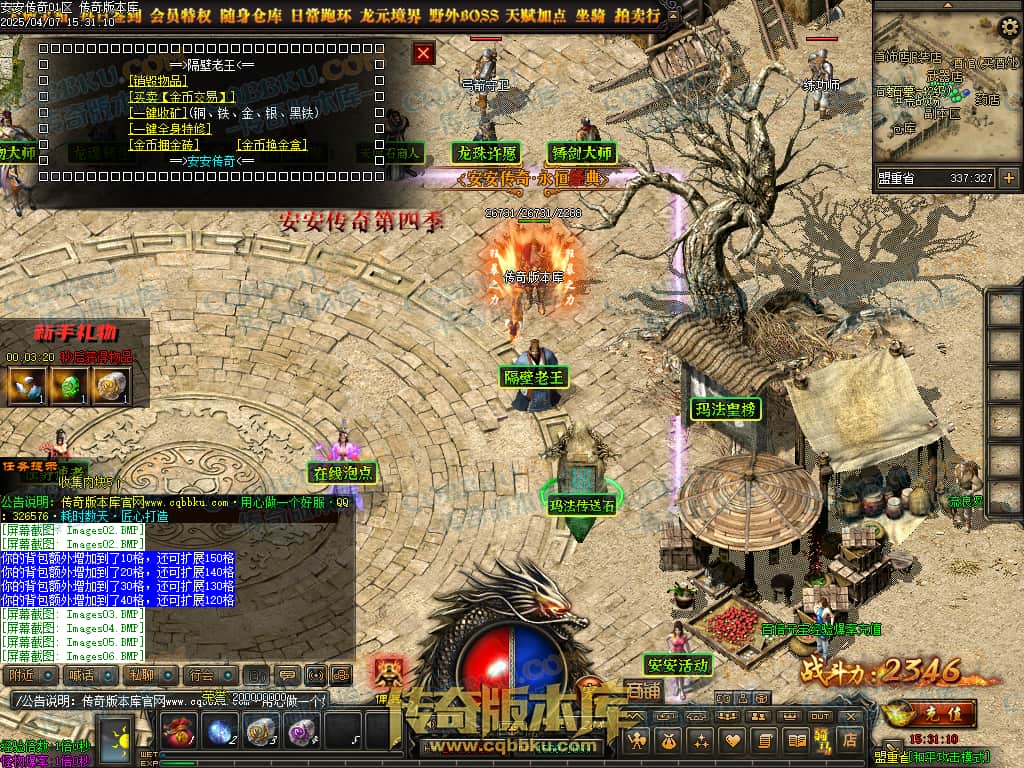Switch chat to the 行会 guild channel
This screenshot has width=1024, height=768.
click(x=210, y=676)
